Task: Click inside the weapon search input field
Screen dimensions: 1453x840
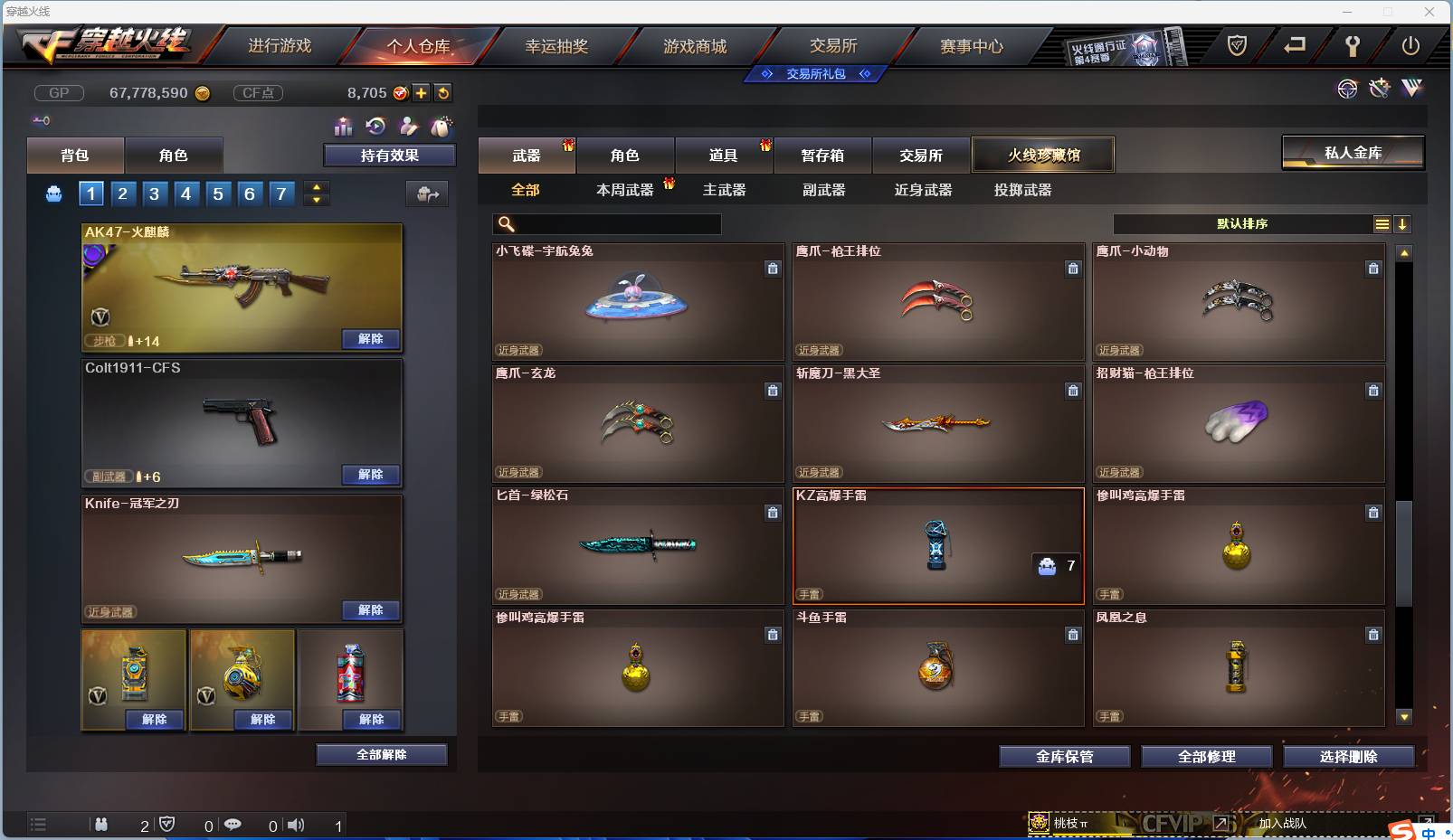Action: click(x=606, y=222)
